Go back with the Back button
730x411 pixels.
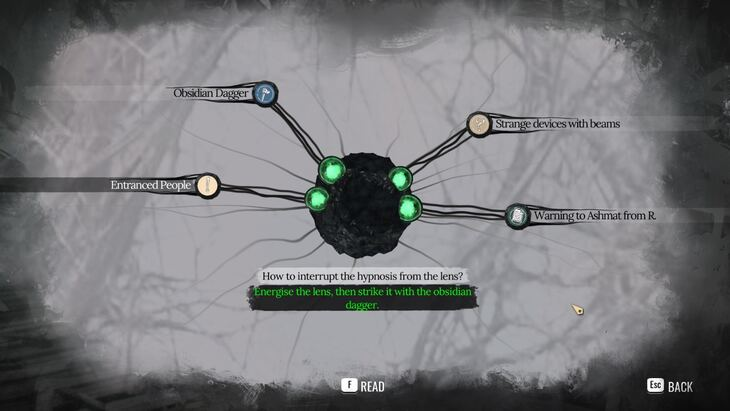click(x=669, y=386)
